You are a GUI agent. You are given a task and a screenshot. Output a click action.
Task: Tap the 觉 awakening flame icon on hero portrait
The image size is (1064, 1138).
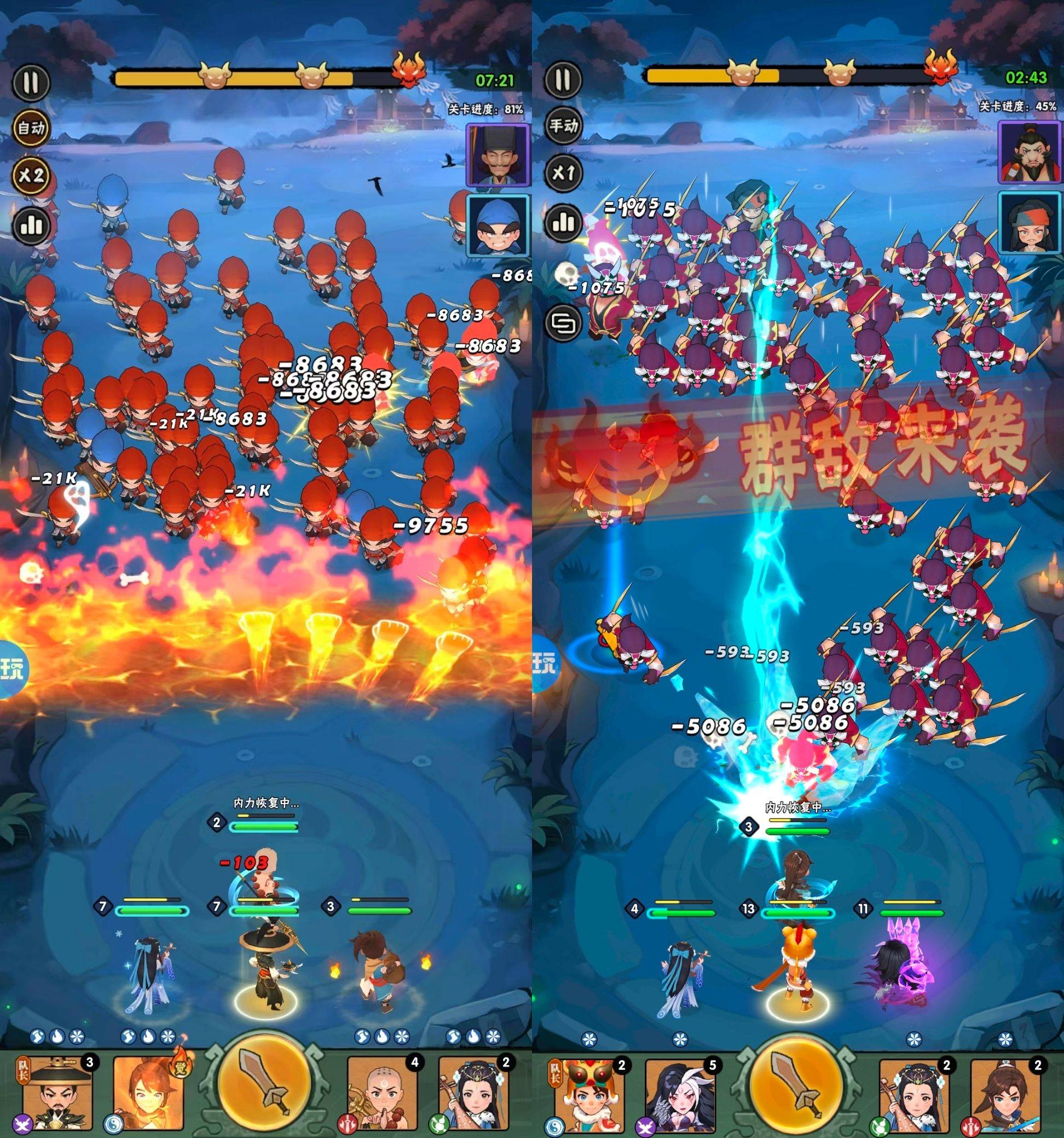click(x=180, y=1066)
